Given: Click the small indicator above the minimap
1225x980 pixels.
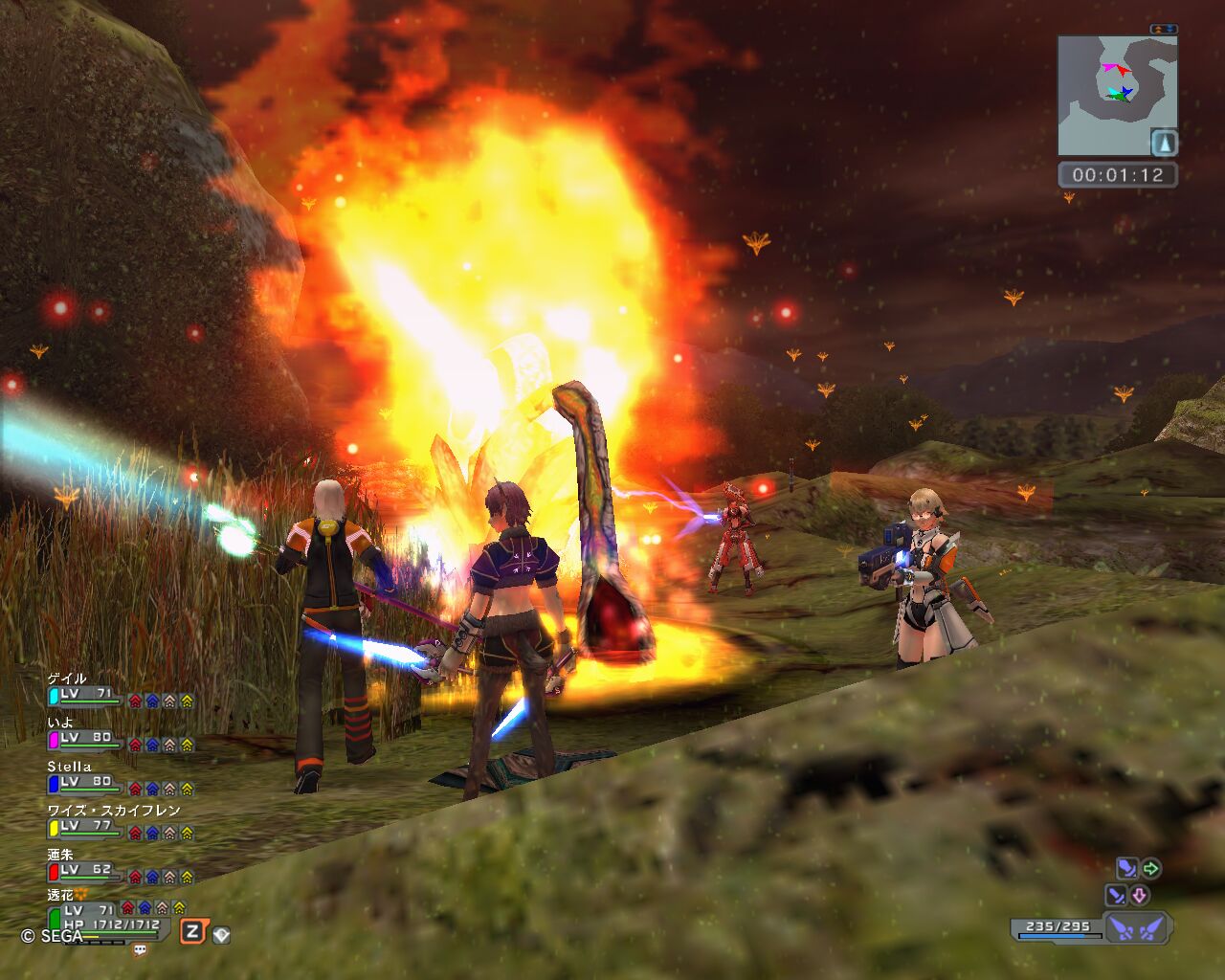Looking at the screenshot, I should pyautogui.click(x=1164, y=30).
